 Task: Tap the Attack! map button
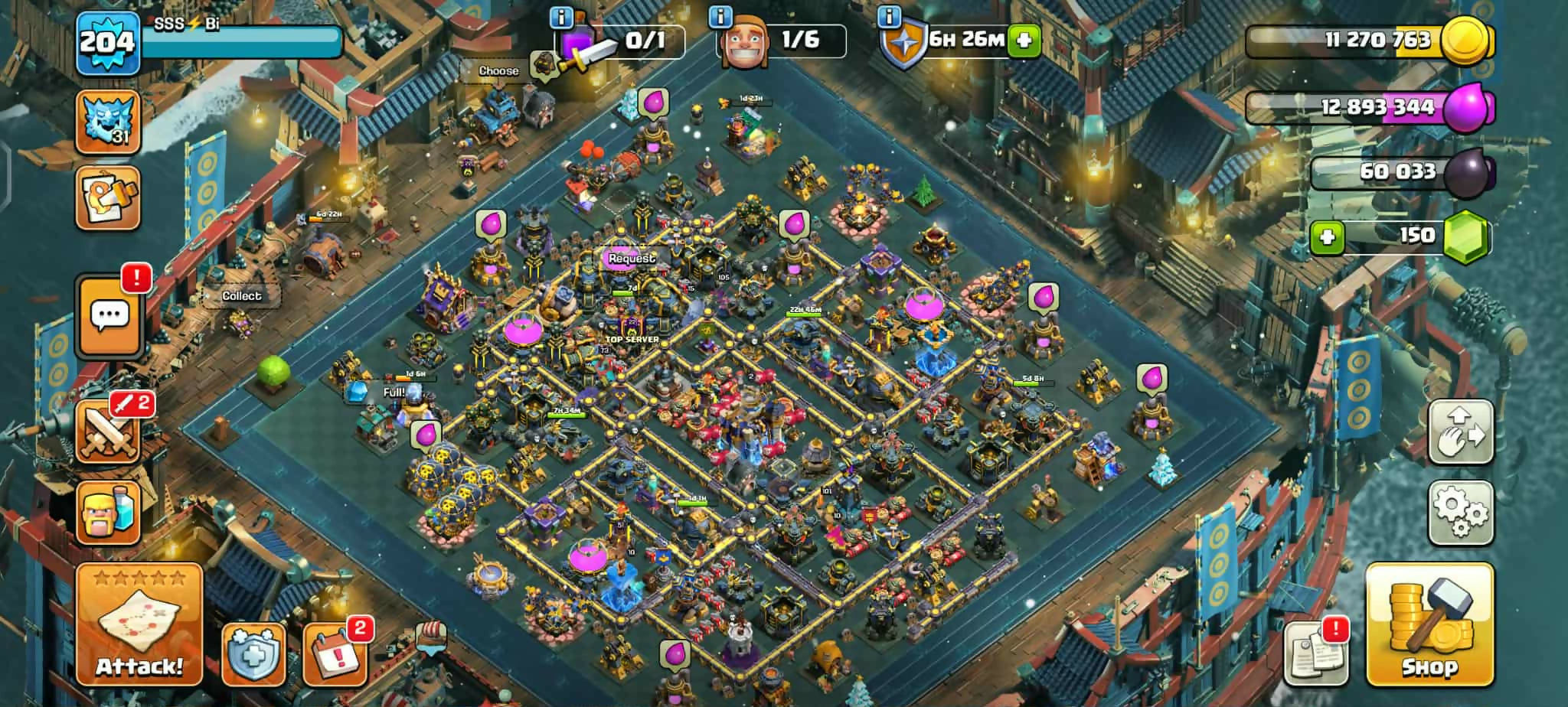click(139, 624)
